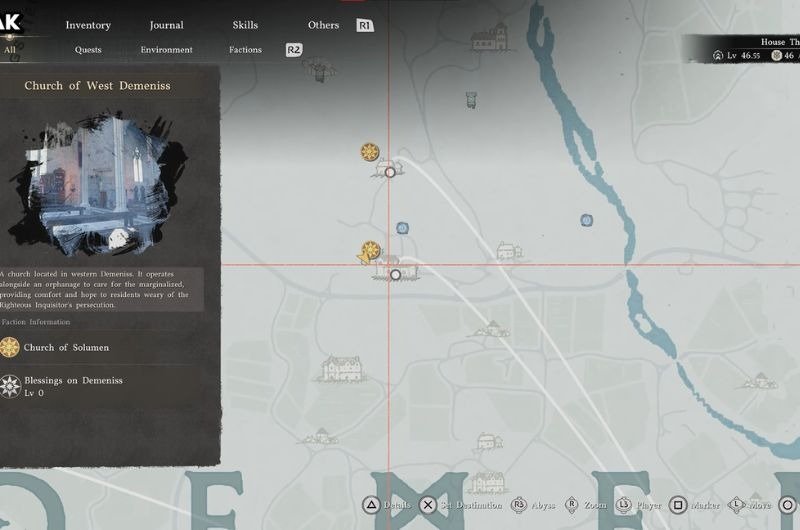Click the blue circular marker near the river
The height and width of the screenshot is (530, 800).
pos(587,220)
